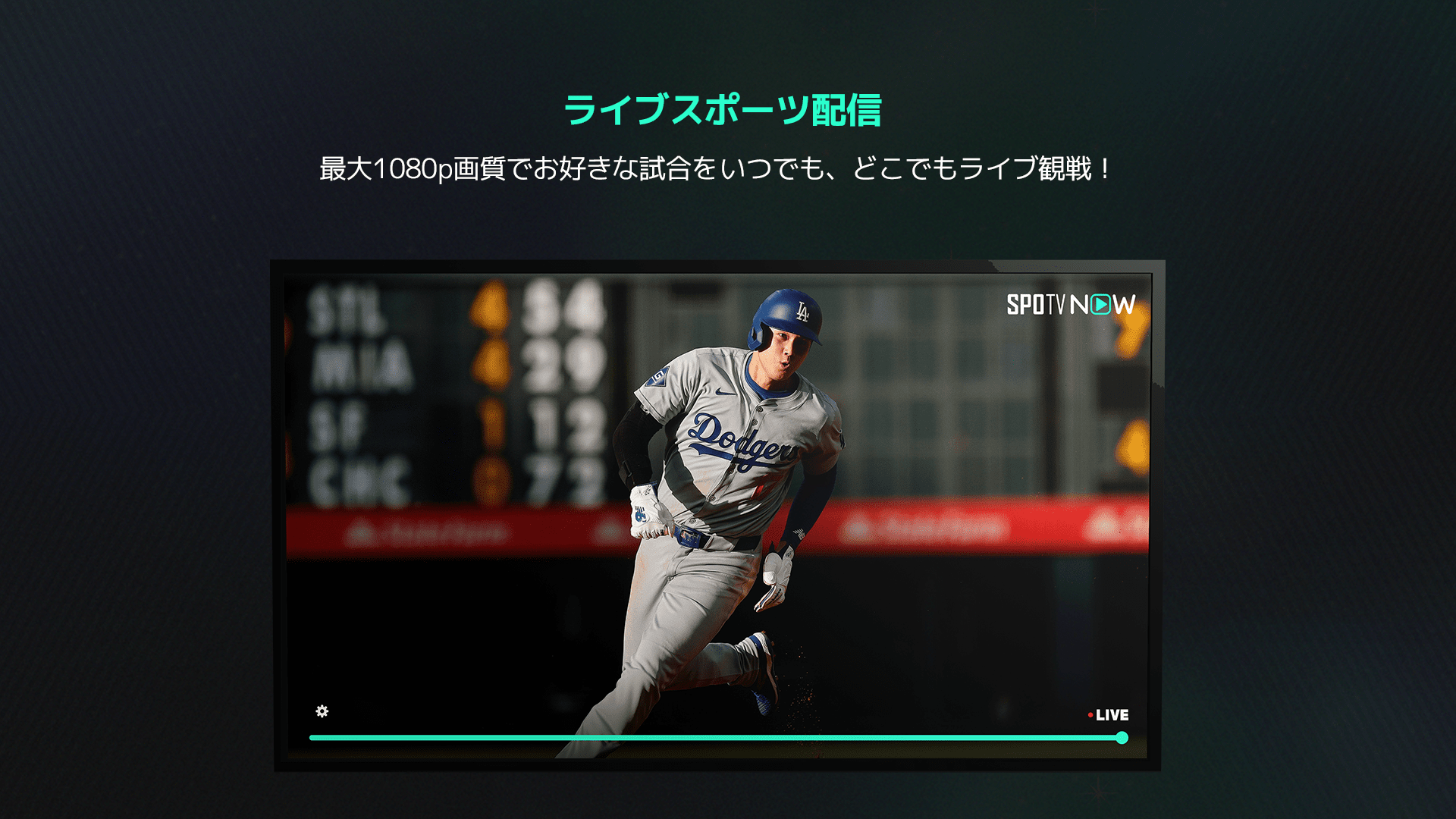Image resolution: width=1456 pixels, height=819 pixels.
Task: Select the video player control bar area
Action: (x=720, y=736)
